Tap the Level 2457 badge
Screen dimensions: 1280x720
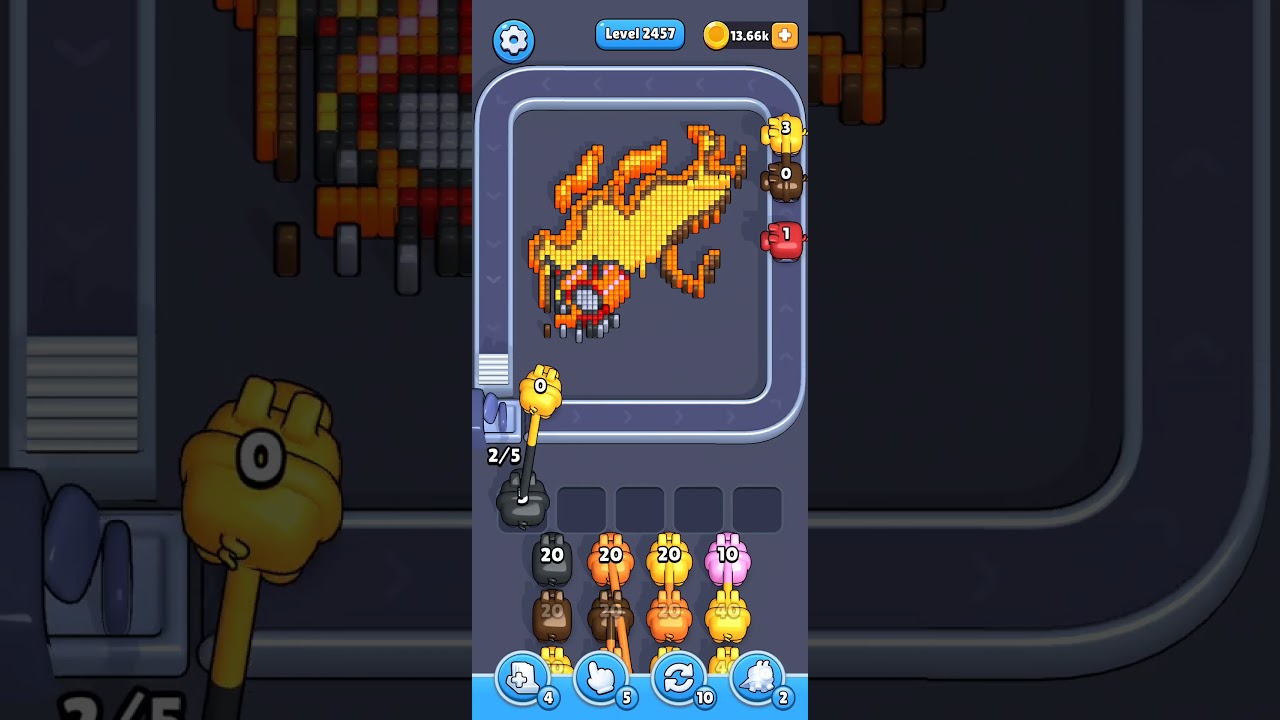pyautogui.click(x=640, y=34)
